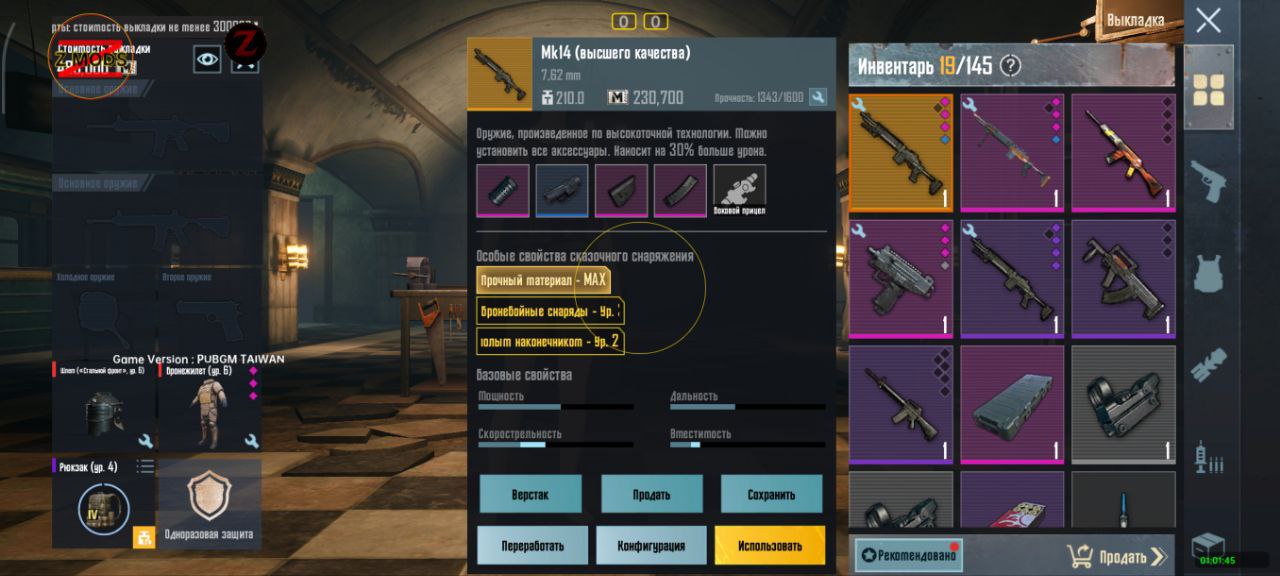Screen dimensions: 1280x576
Task: Repair the Mk14 using wrench icon
Action: 818,97
